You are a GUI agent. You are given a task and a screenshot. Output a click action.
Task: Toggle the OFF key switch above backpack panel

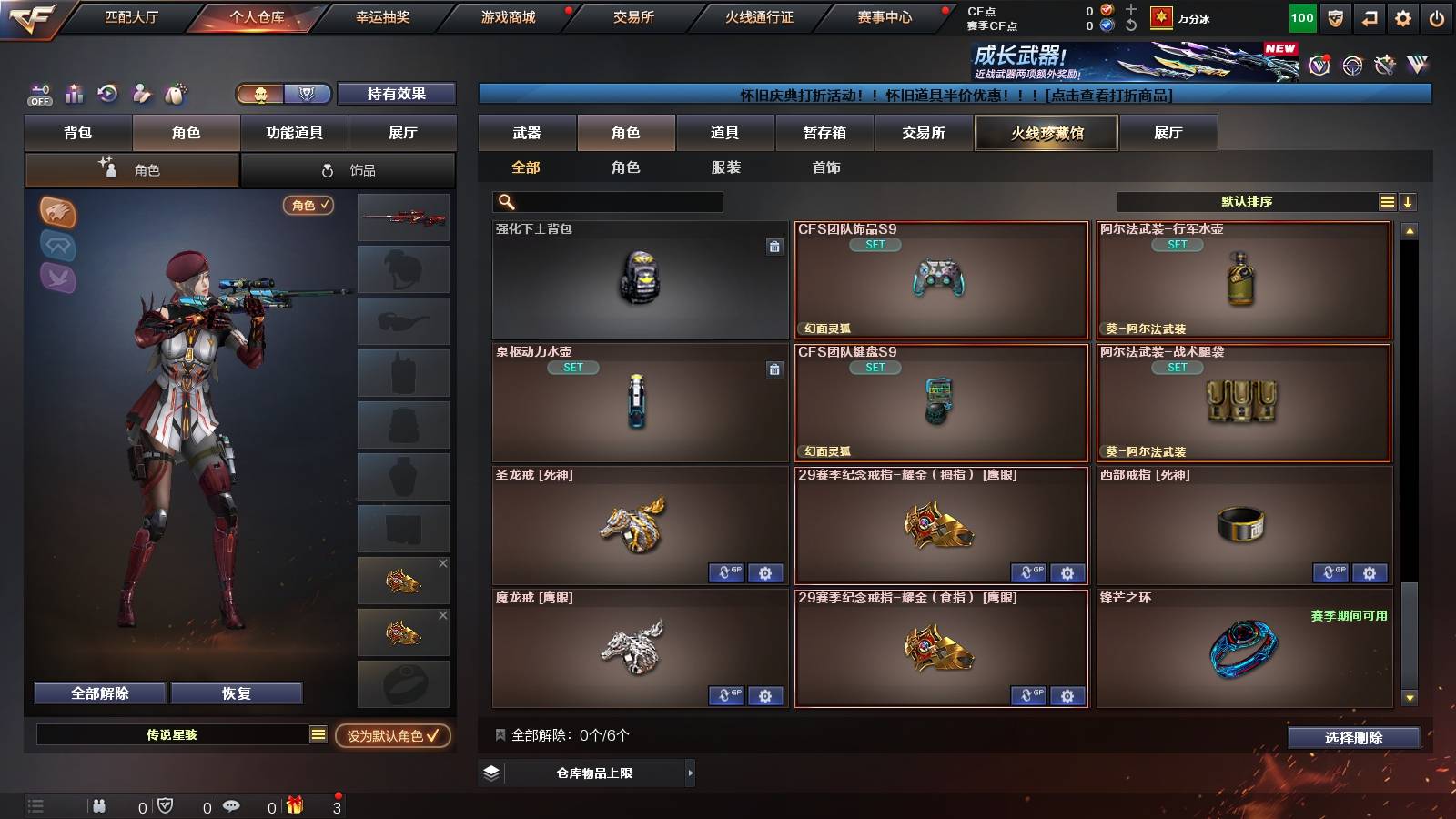click(39, 93)
